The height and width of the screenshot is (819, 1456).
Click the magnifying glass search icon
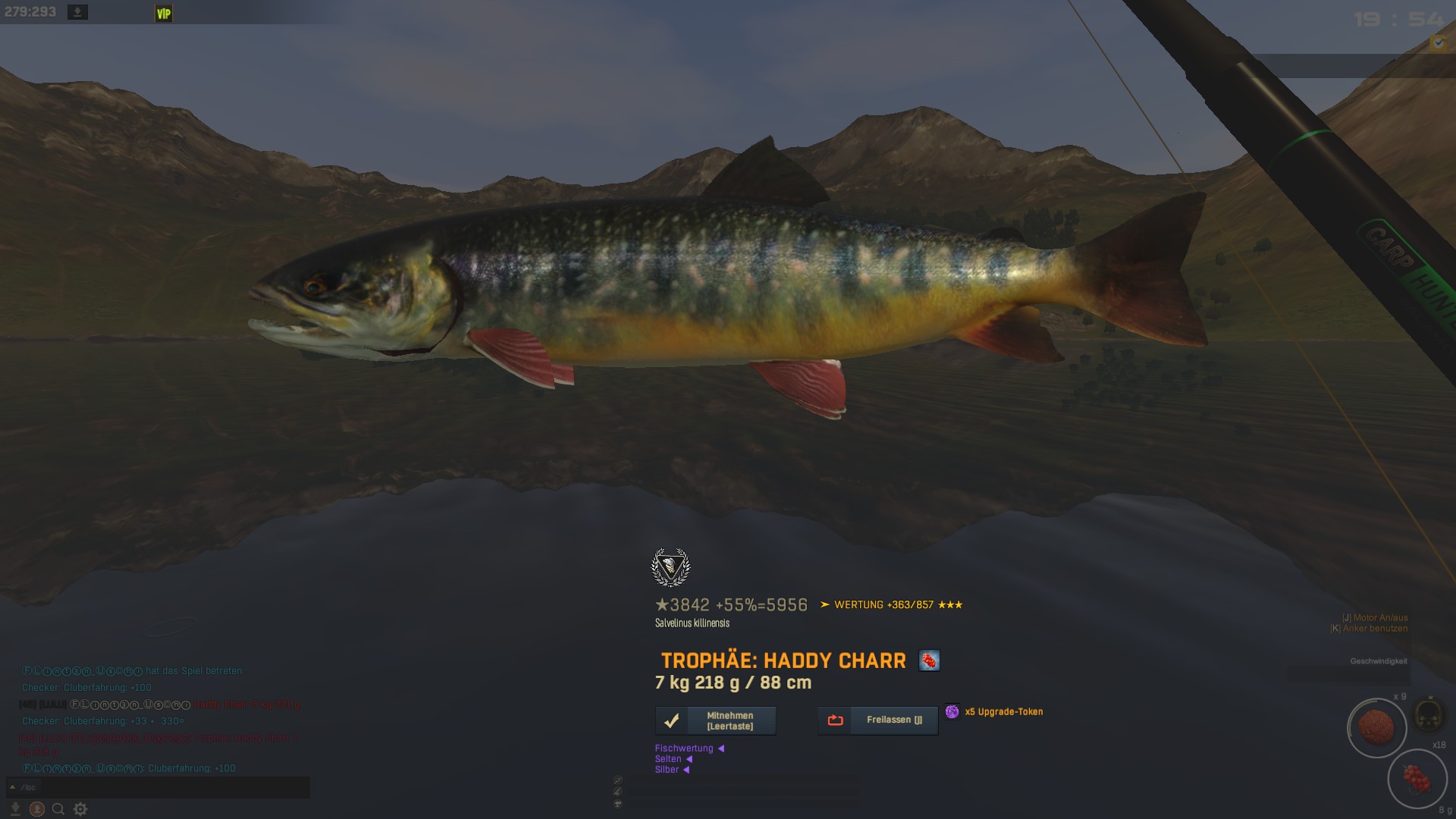[x=58, y=809]
